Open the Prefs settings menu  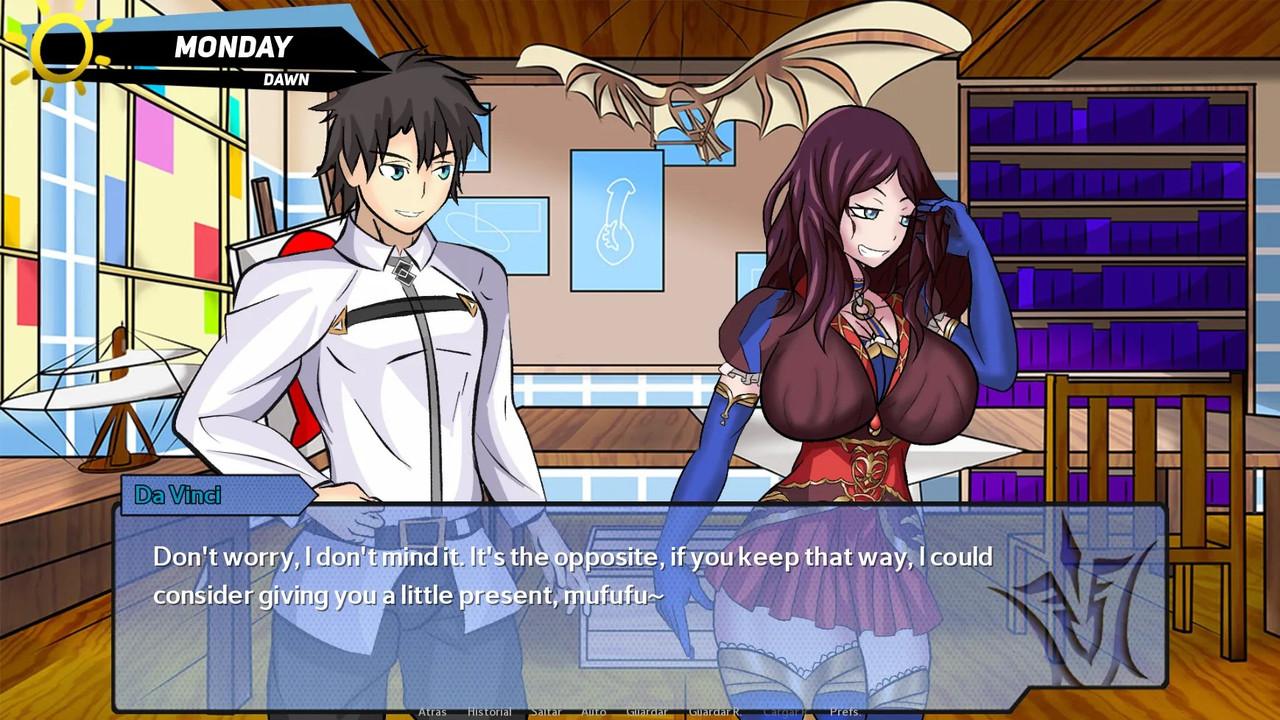pos(844,712)
